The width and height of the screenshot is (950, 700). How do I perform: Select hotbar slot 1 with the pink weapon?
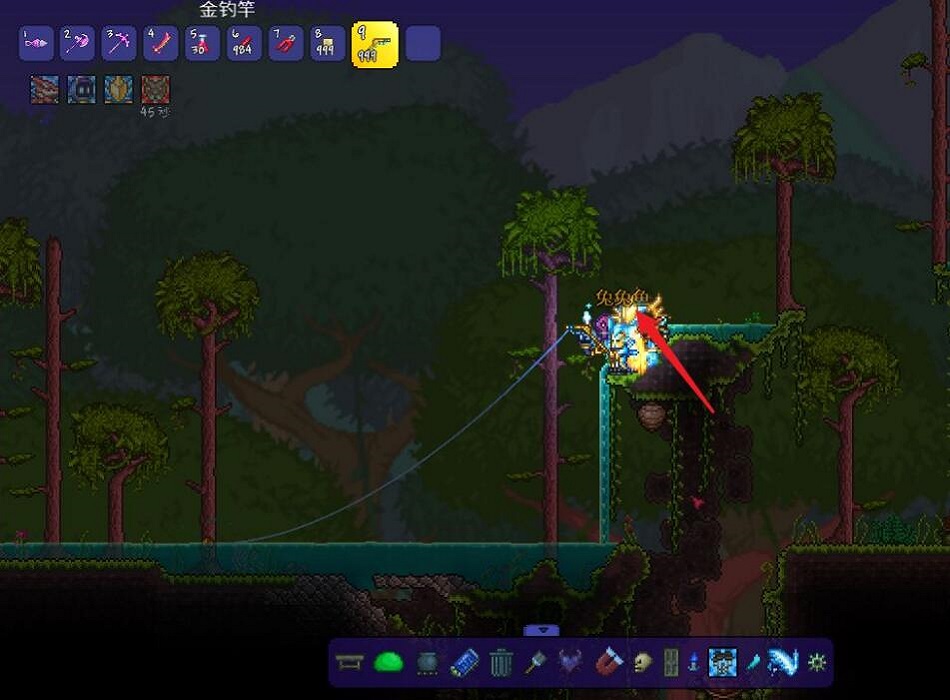click(36, 43)
